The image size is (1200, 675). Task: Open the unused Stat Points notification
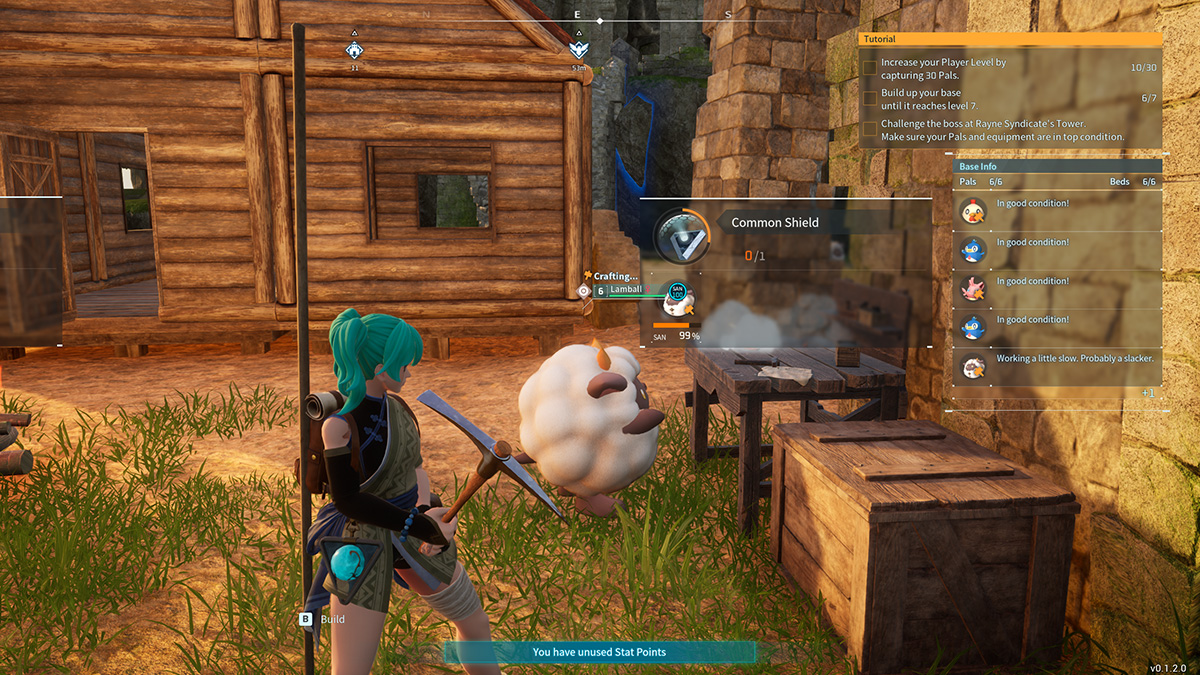click(599, 652)
